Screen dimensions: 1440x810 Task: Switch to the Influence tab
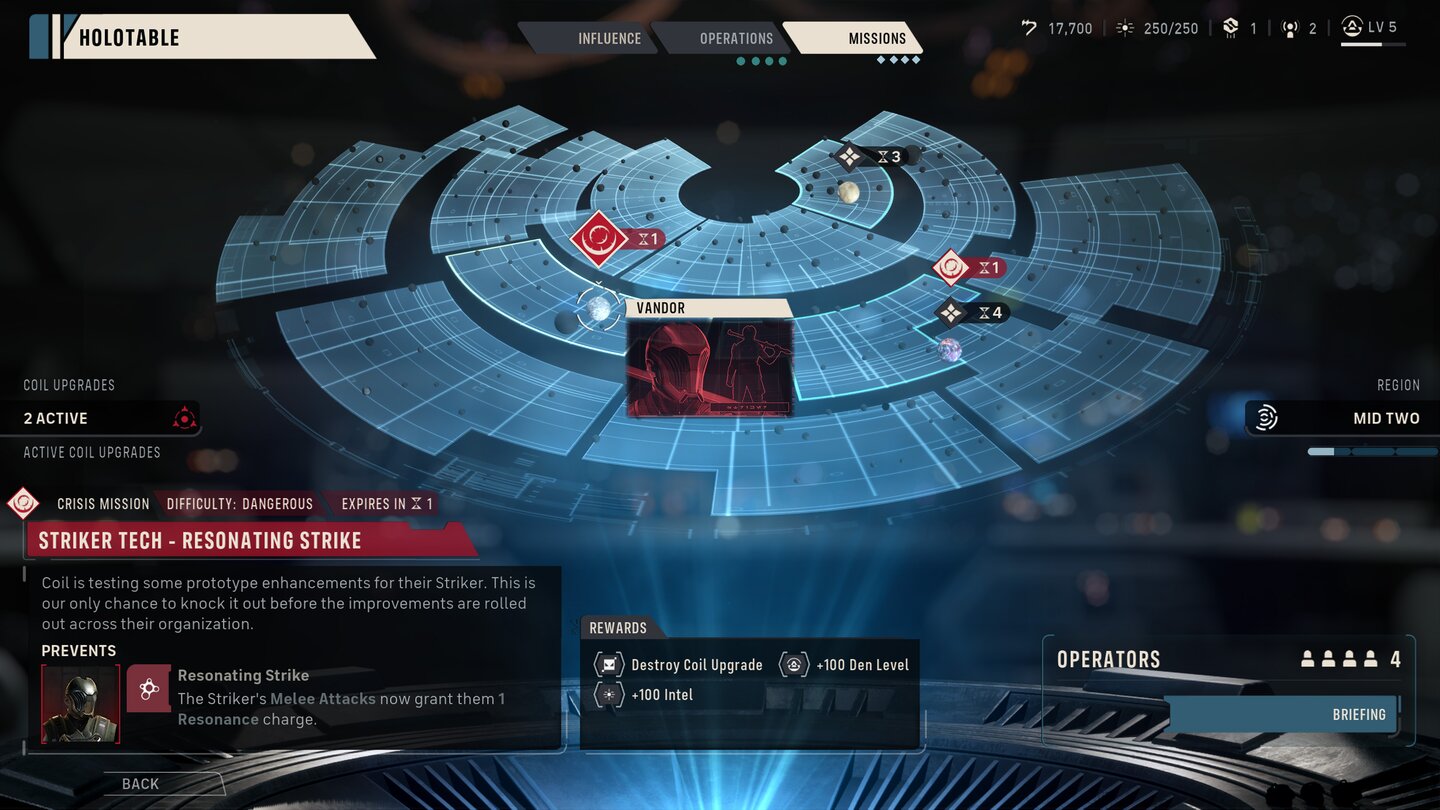[609, 38]
